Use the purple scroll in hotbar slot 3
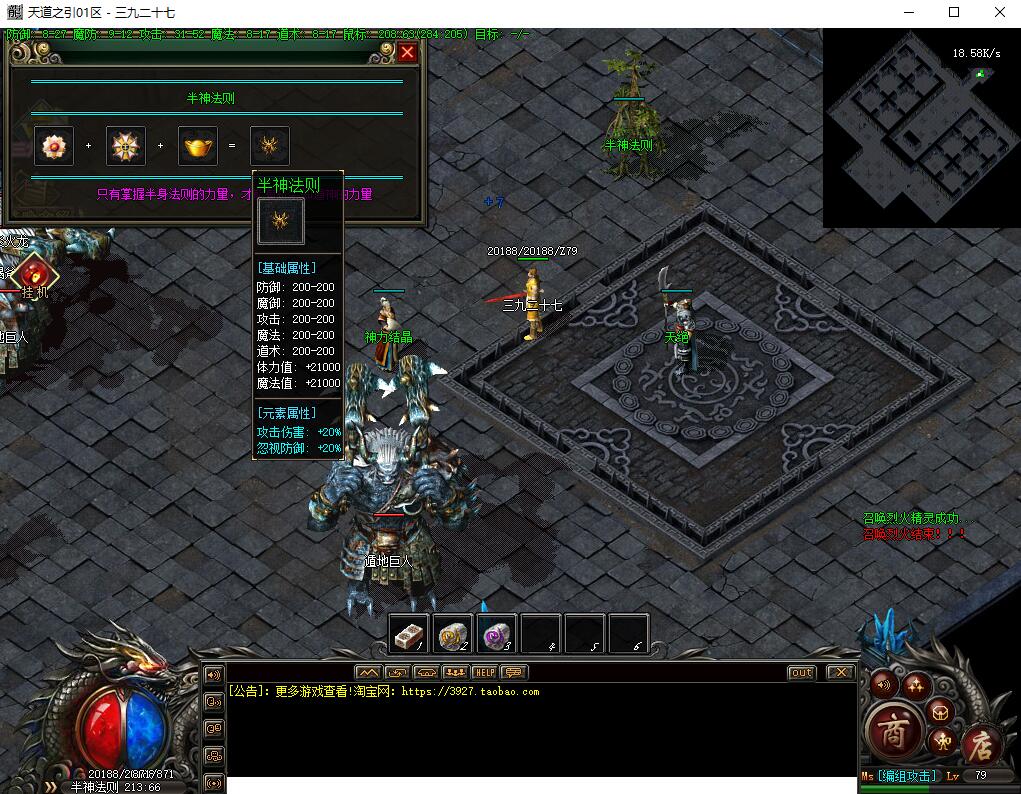 pyautogui.click(x=496, y=634)
